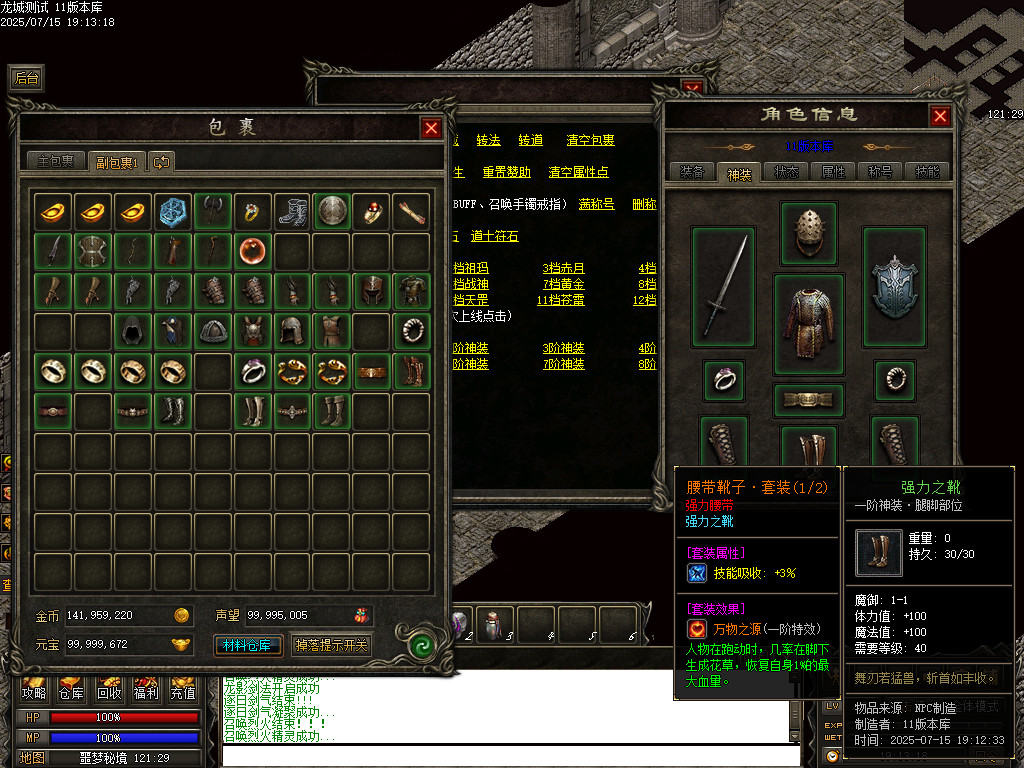Select the blue ice crystal item in bag
This screenshot has height=768, width=1024.
[173, 211]
